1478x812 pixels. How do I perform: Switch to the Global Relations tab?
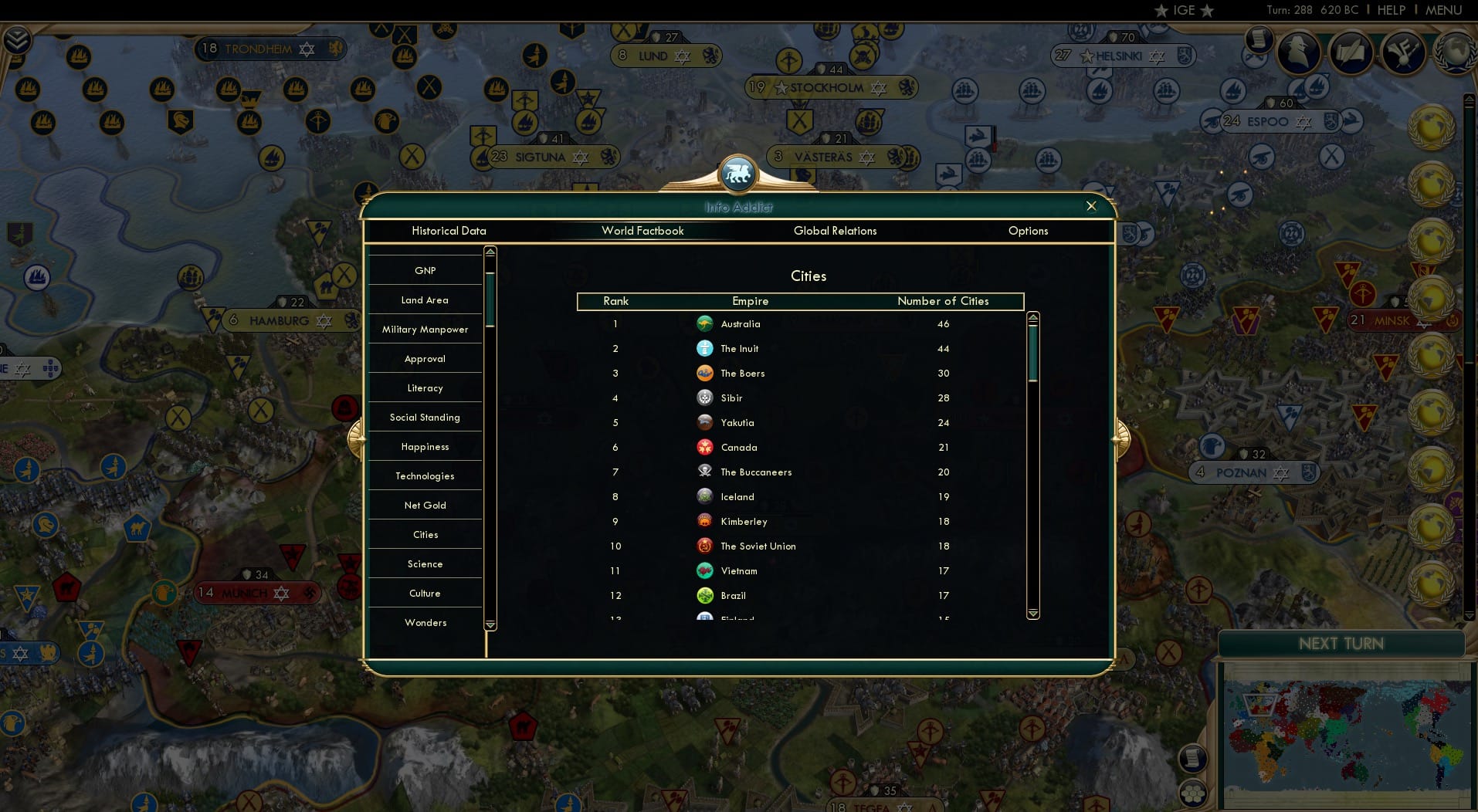pyautogui.click(x=835, y=231)
